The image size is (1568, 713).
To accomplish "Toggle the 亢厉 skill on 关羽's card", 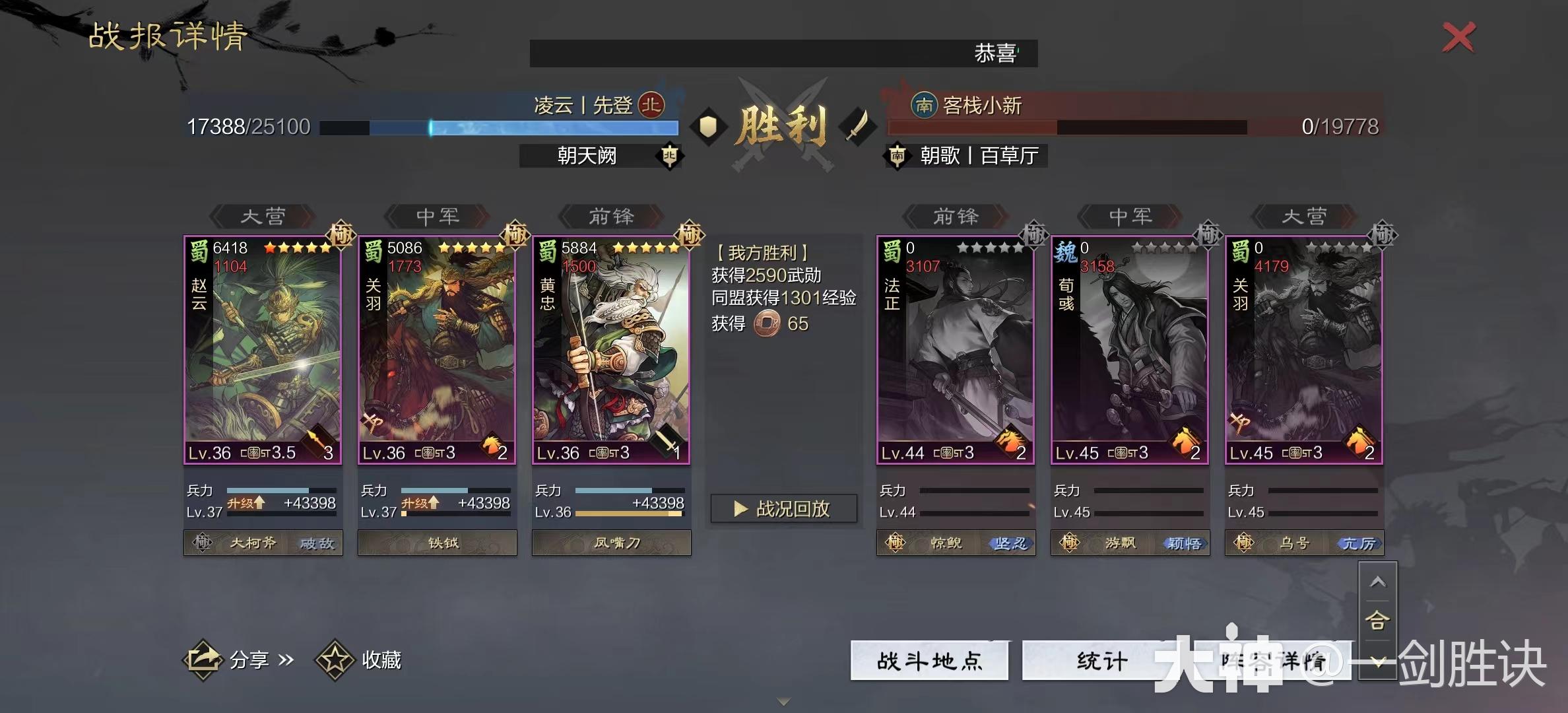I will pyautogui.click(x=1361, y=543).
